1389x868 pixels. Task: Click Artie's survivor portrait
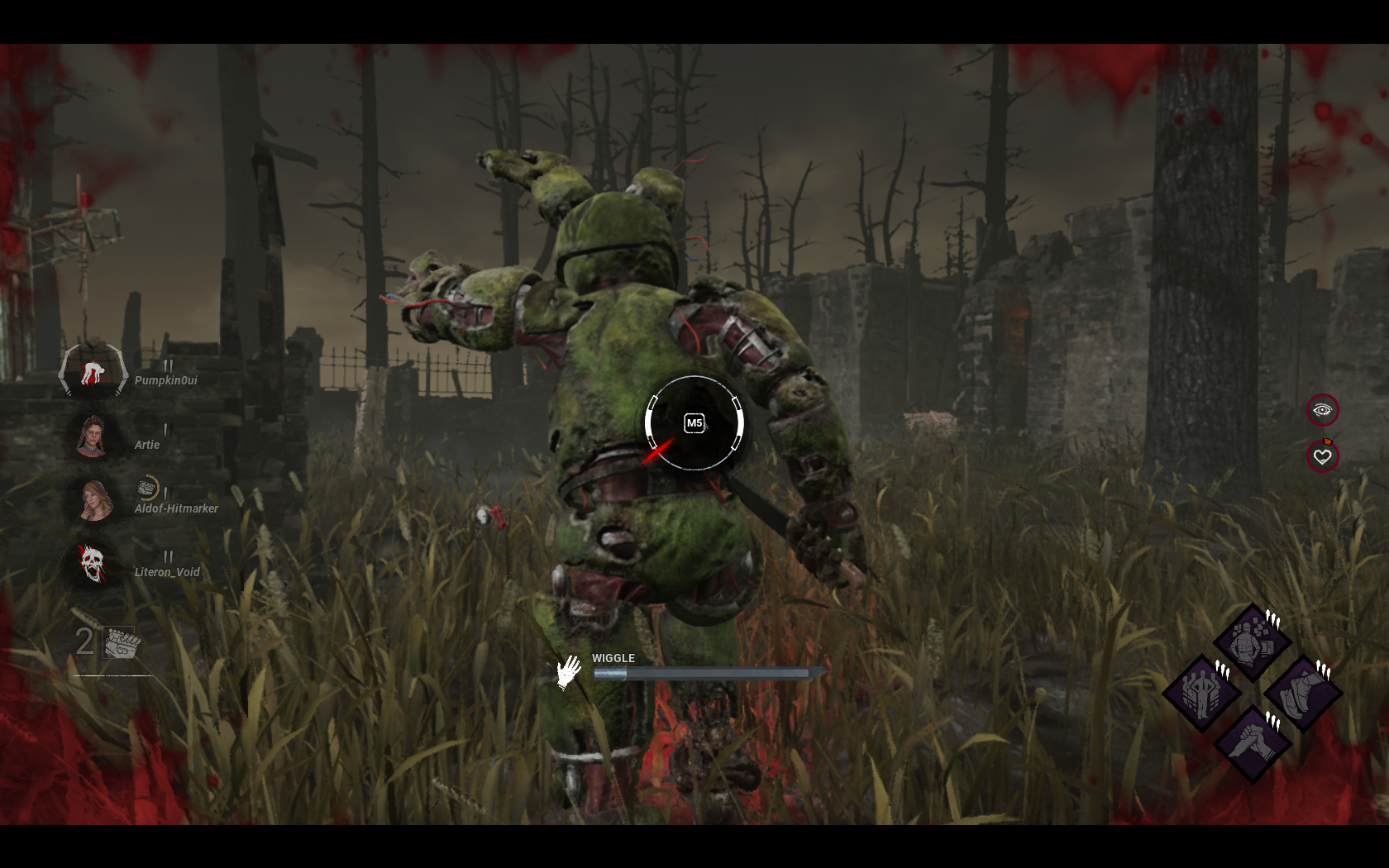tap(92, 436)
